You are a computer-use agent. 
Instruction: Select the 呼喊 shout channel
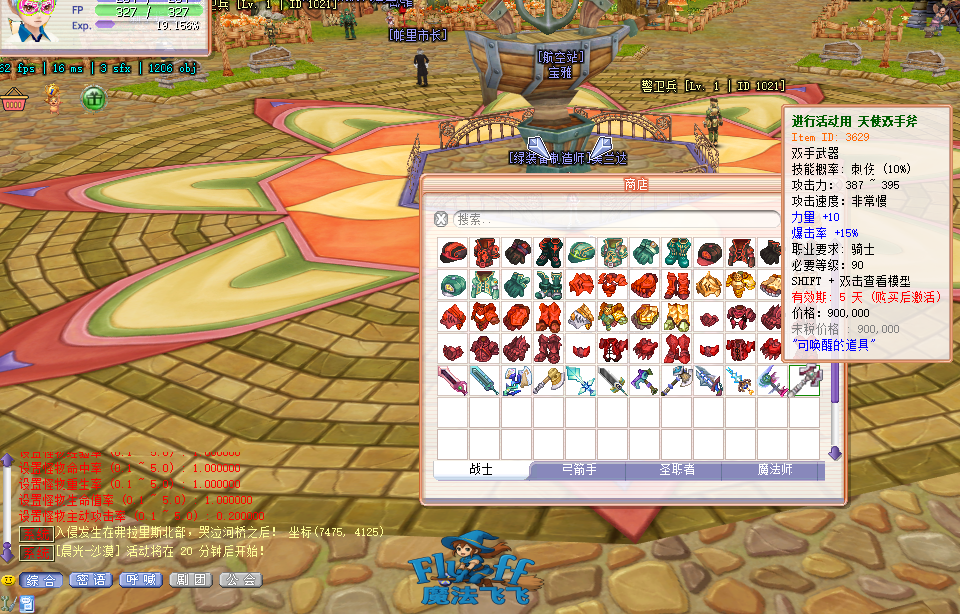pyautogui.click(x=140, y=580)
